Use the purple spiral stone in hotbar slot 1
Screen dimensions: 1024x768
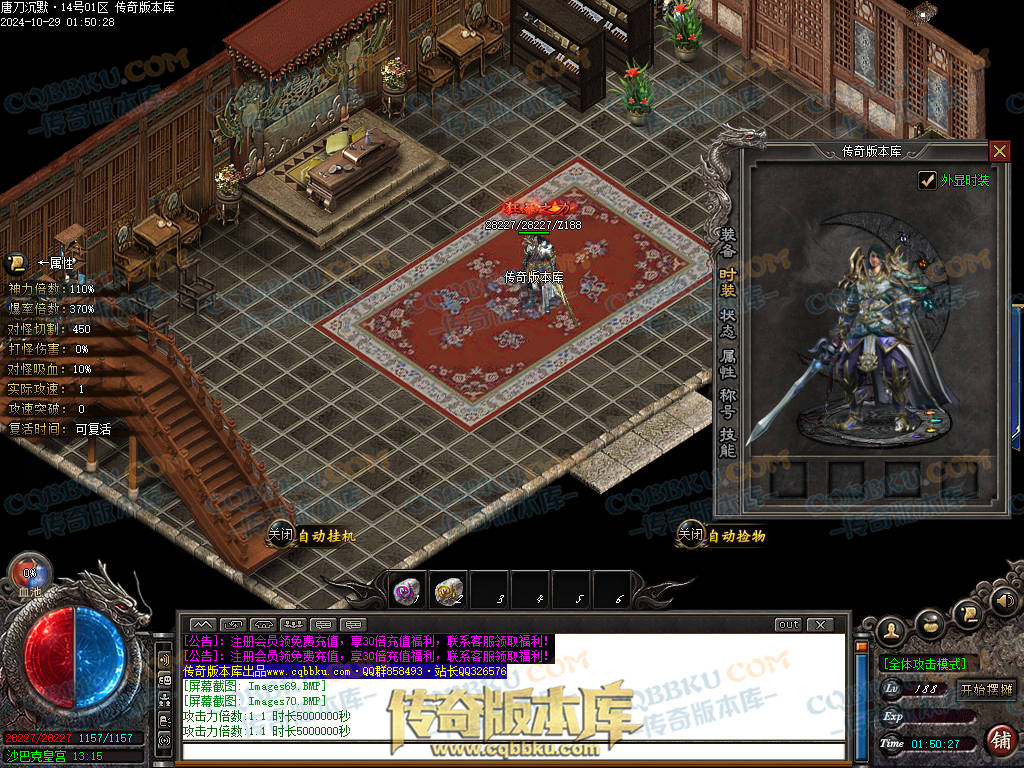coord(408,591)
